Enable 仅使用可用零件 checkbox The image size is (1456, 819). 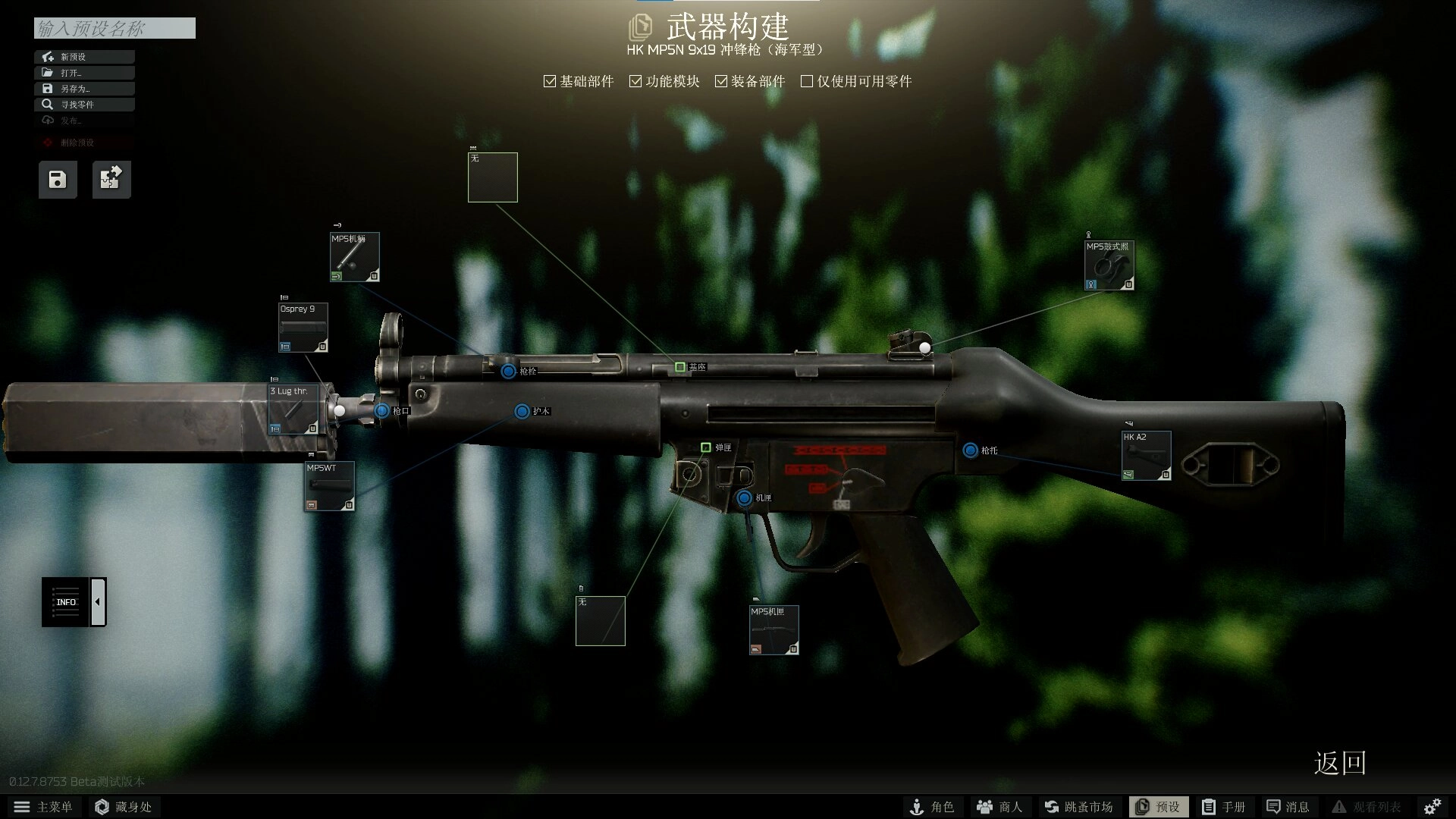pyautogui.click(x=807, y=81)
